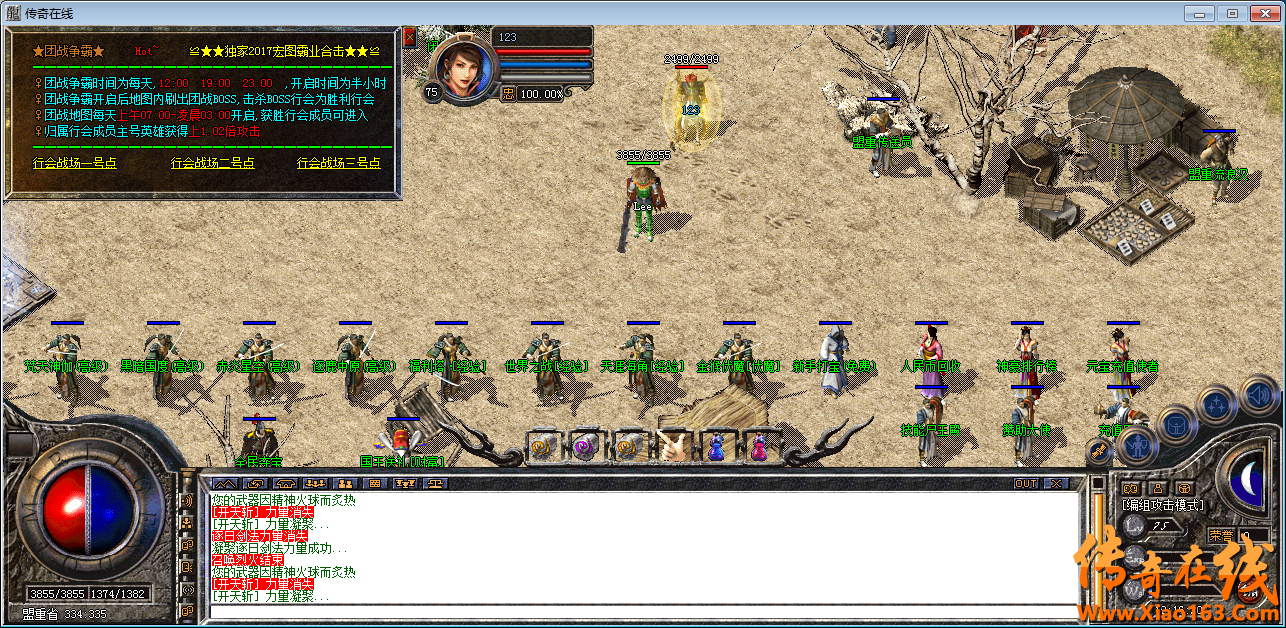Choose the 行会战场二号点 link
The image size is (1286, 628).
coord(212,163)
